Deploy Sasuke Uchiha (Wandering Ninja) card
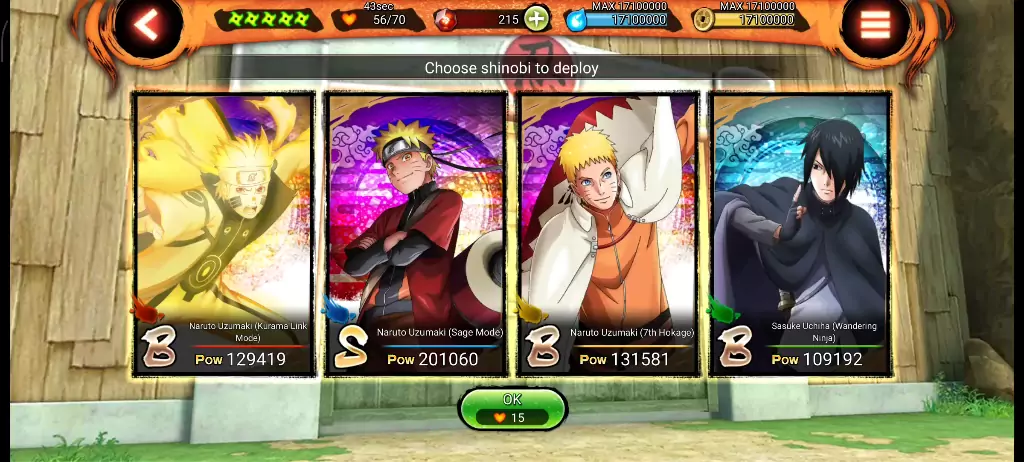 point(800,232)
